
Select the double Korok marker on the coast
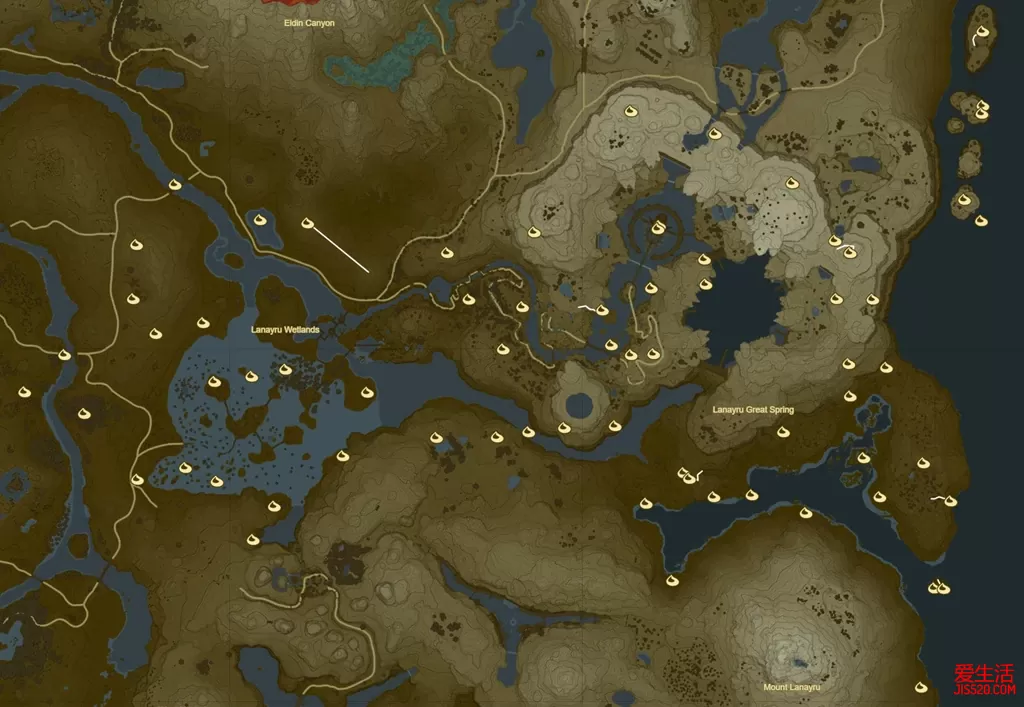pyautogui.click(x=937, y=587)
